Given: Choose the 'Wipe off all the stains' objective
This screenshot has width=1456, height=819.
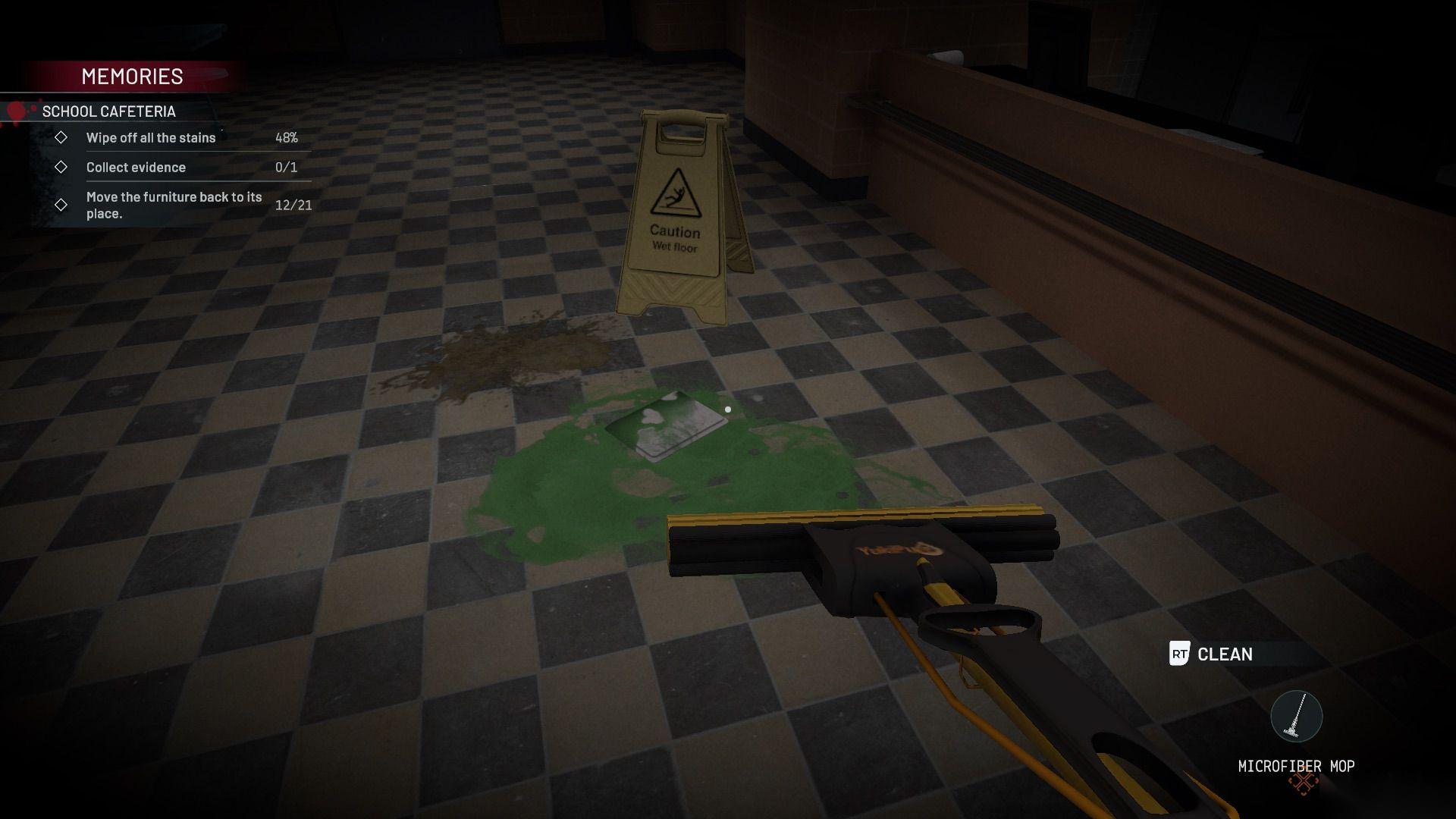Looking at the screenshot, I should tap(151, 138).
